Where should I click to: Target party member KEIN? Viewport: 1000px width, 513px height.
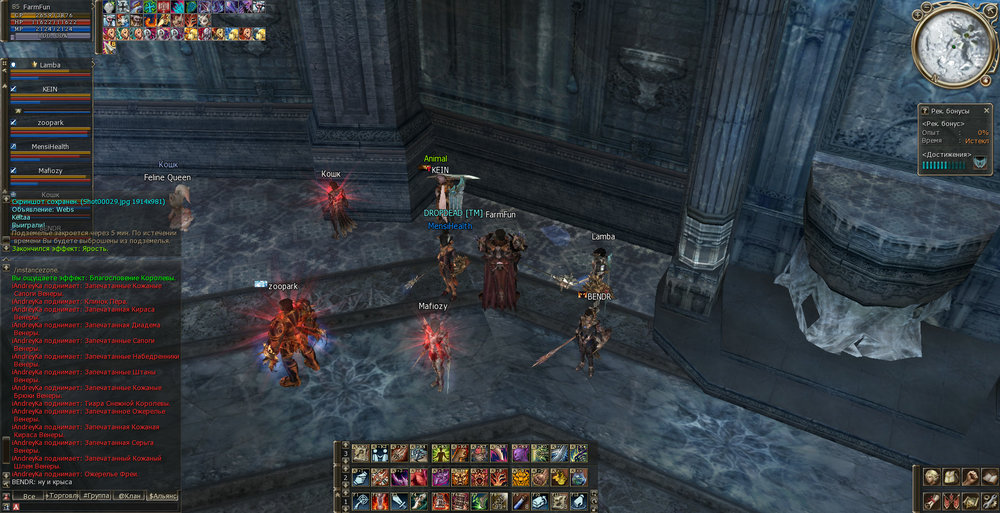pyautogui.click(x=50, y=89)
